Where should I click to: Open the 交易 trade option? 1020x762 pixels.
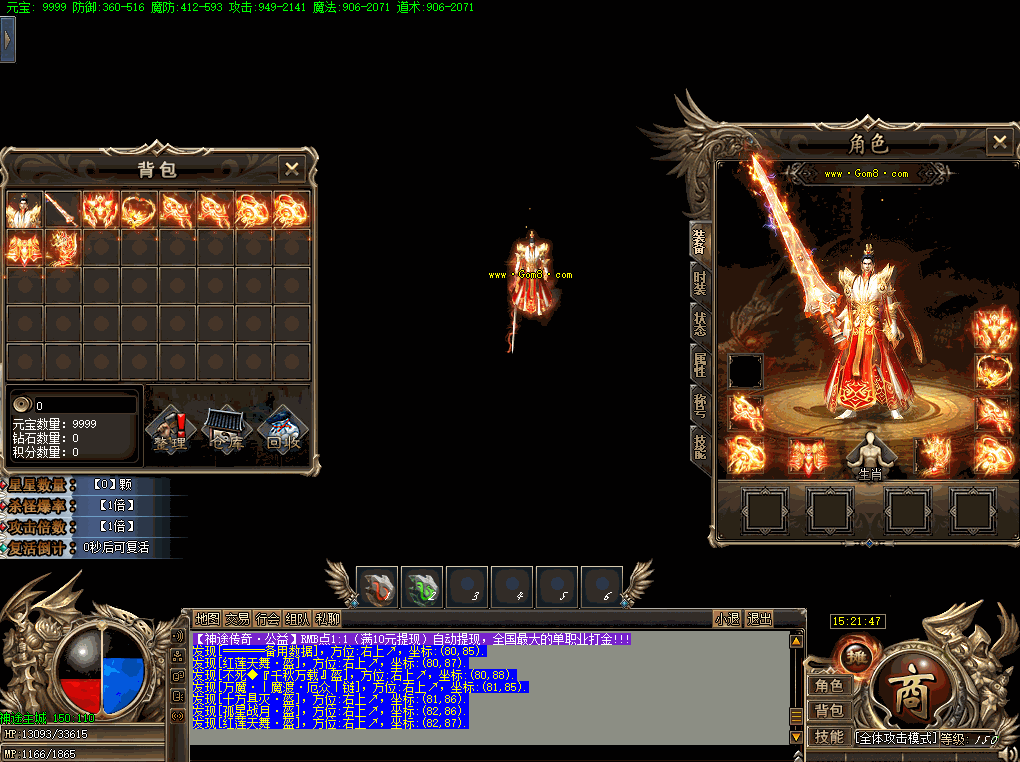coord(237,619)
